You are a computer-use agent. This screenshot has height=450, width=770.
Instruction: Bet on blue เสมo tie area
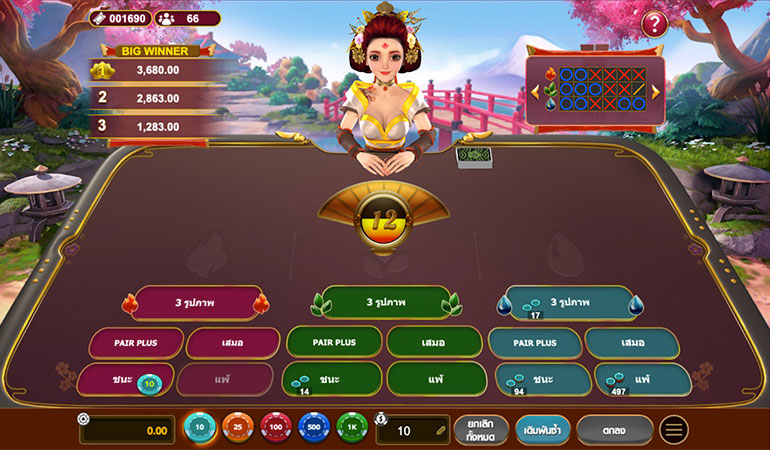tap(632, 343)
